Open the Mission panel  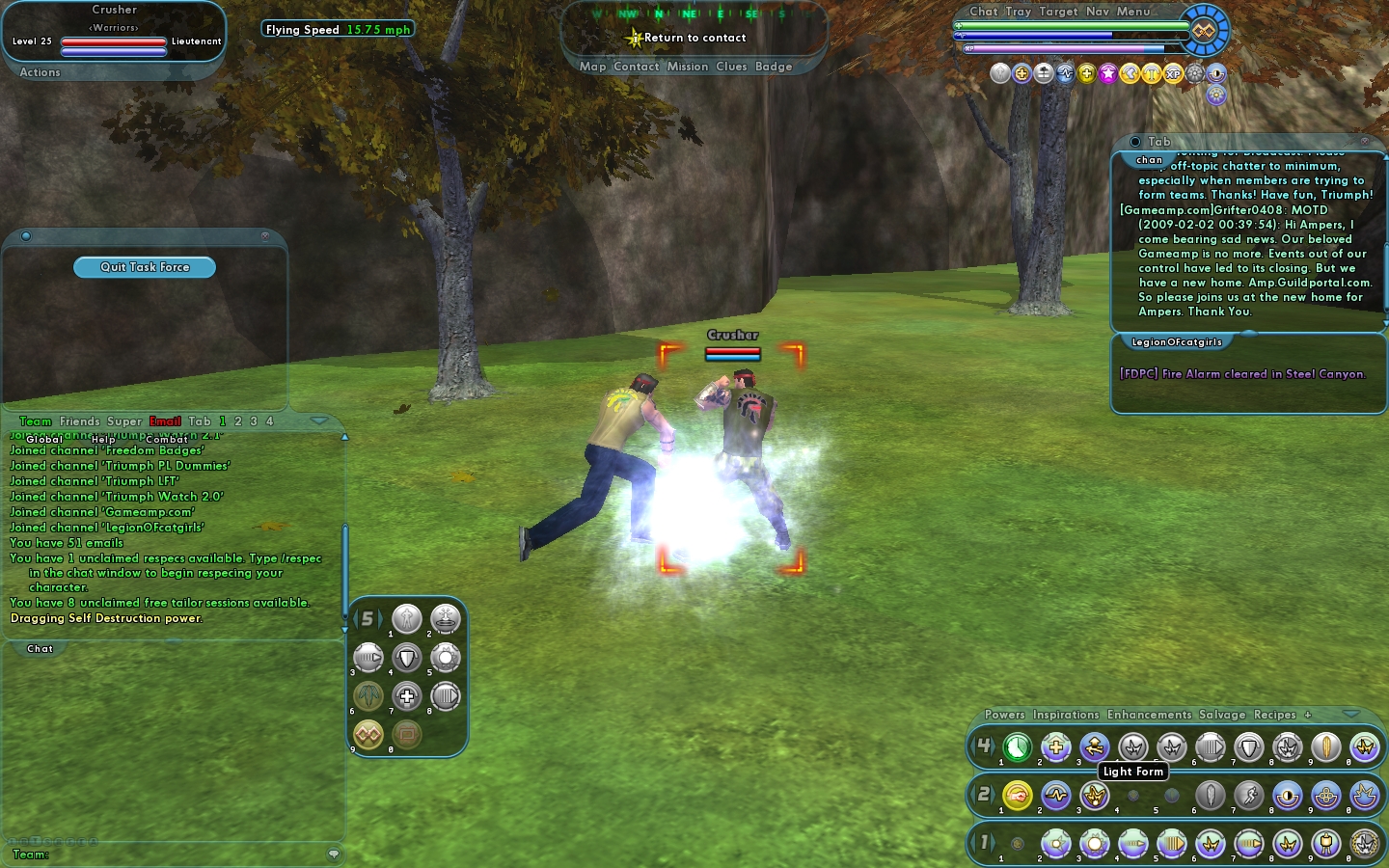point(687,67)
